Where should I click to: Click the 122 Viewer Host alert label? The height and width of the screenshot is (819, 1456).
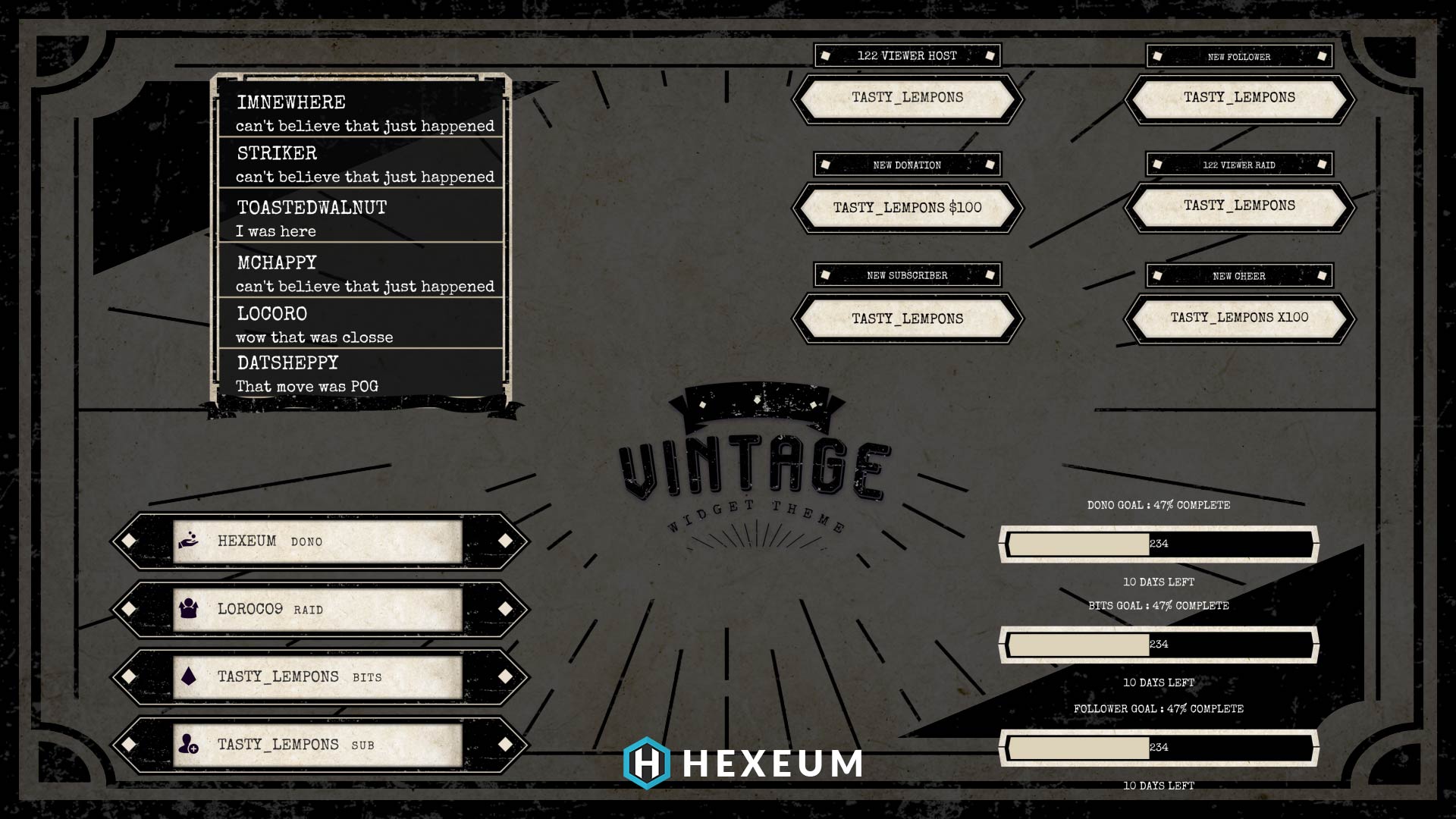[907, 55]
